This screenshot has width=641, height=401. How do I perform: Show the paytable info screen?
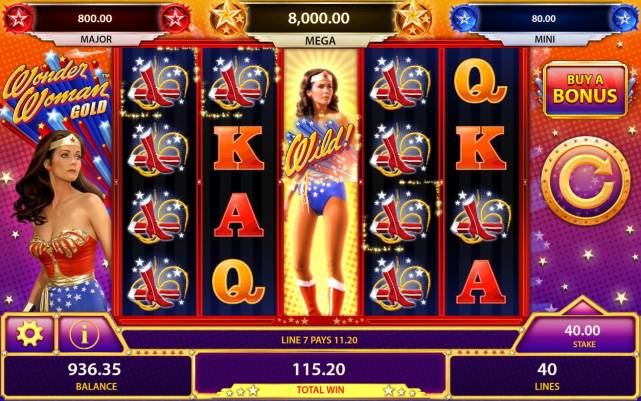[x=86, y=333]
